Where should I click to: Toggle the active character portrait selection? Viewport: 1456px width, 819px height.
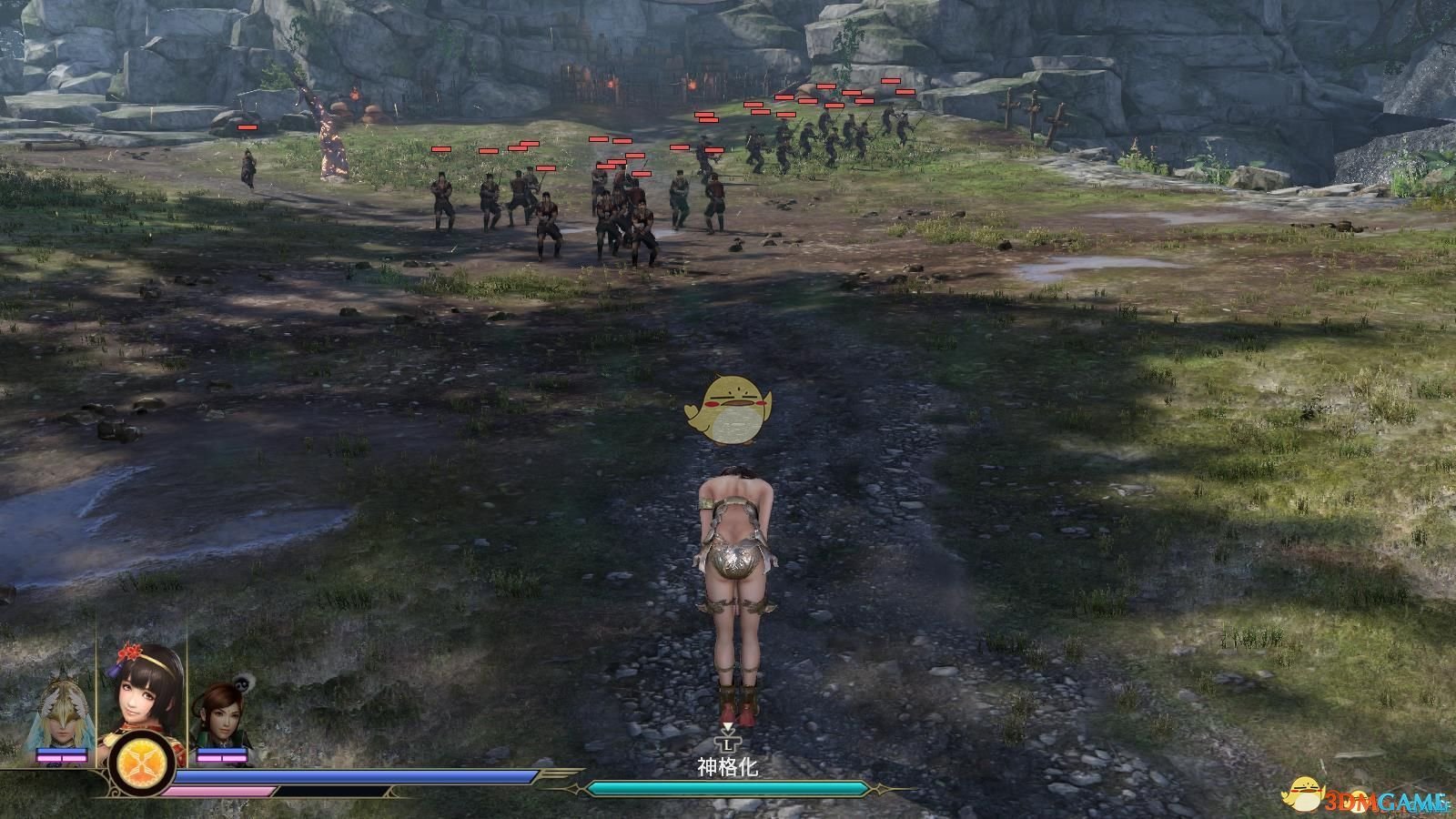tap(141, 705)
